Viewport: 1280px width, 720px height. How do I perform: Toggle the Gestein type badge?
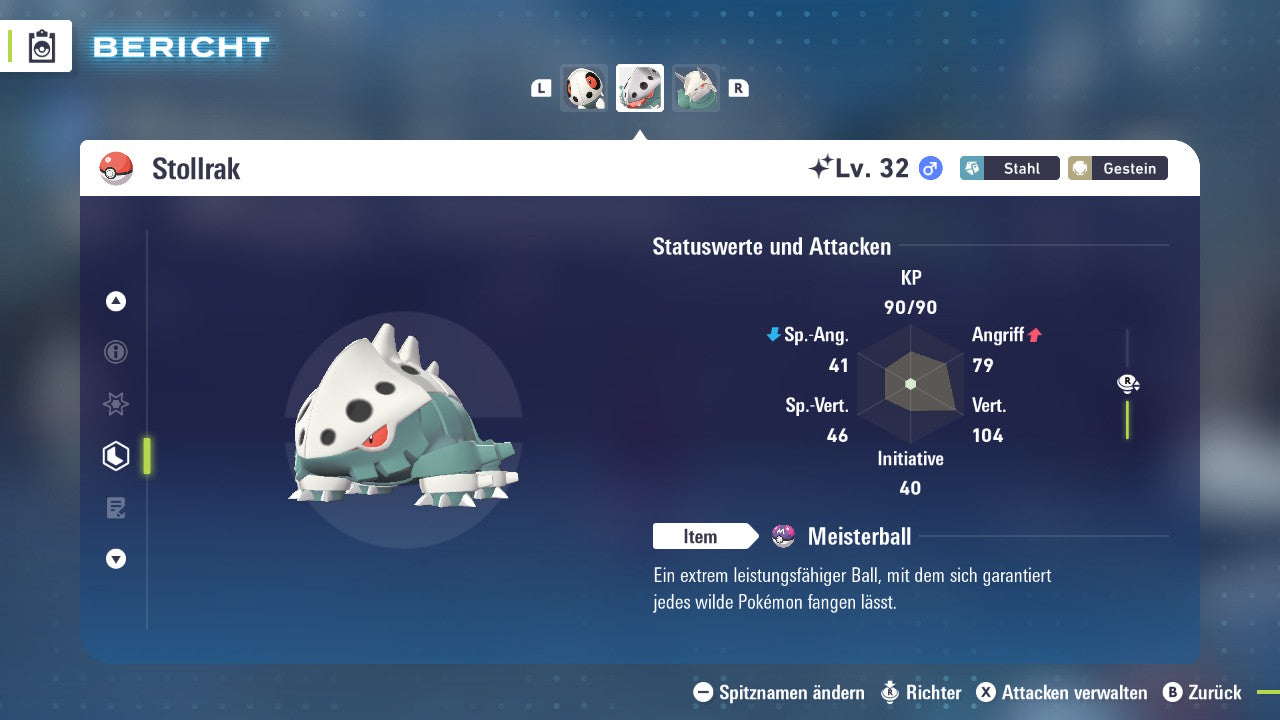1117,168
